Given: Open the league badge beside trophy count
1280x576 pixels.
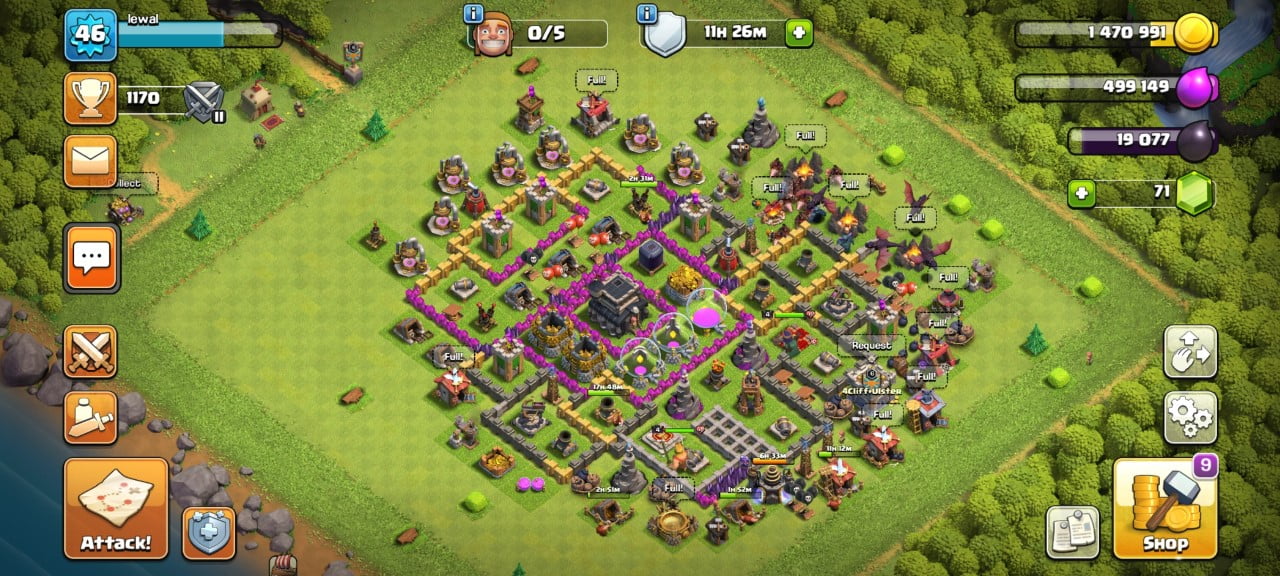Looking at the screenshot, I should point(205,101).
